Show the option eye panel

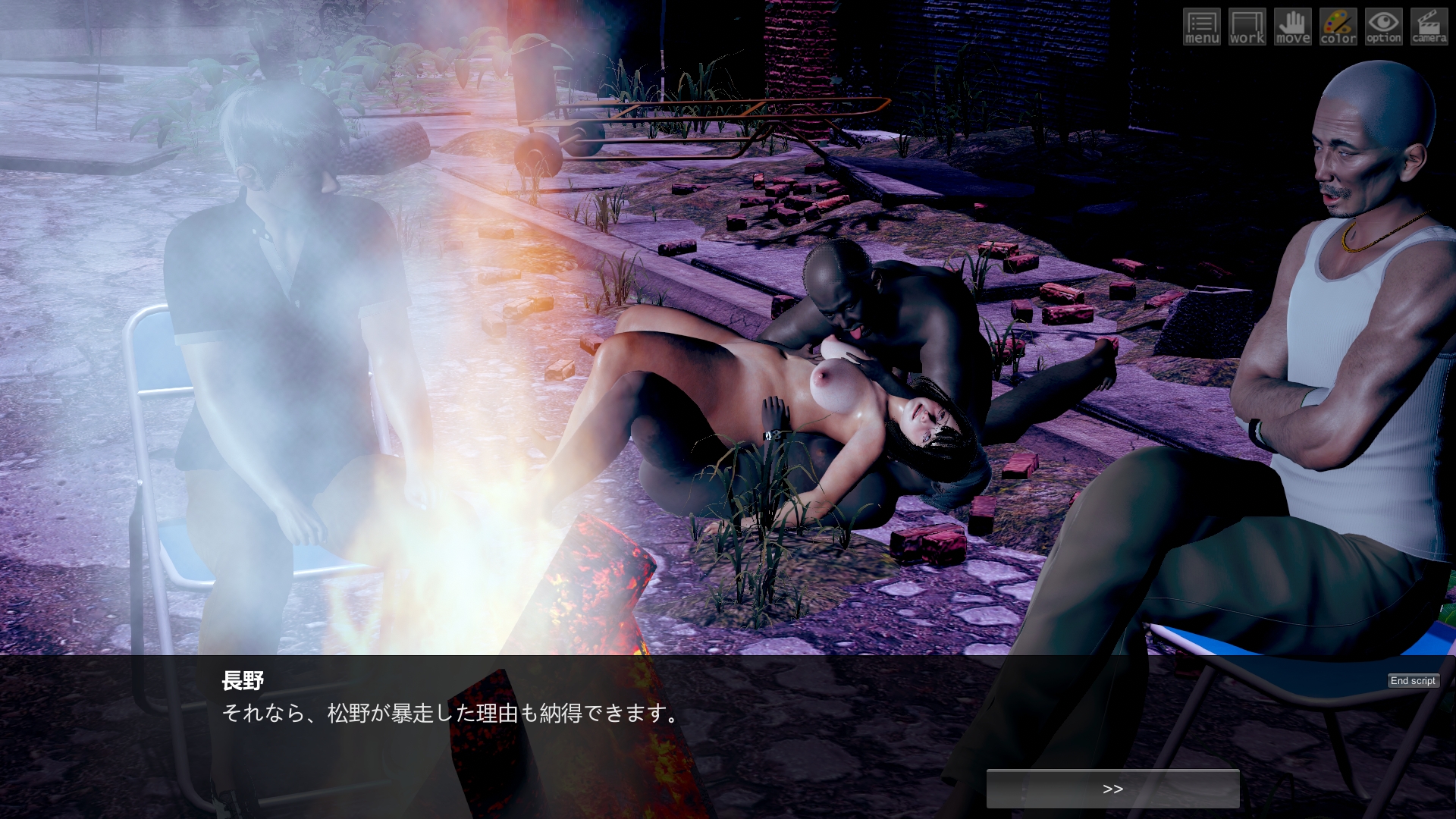coord(1384,27)
